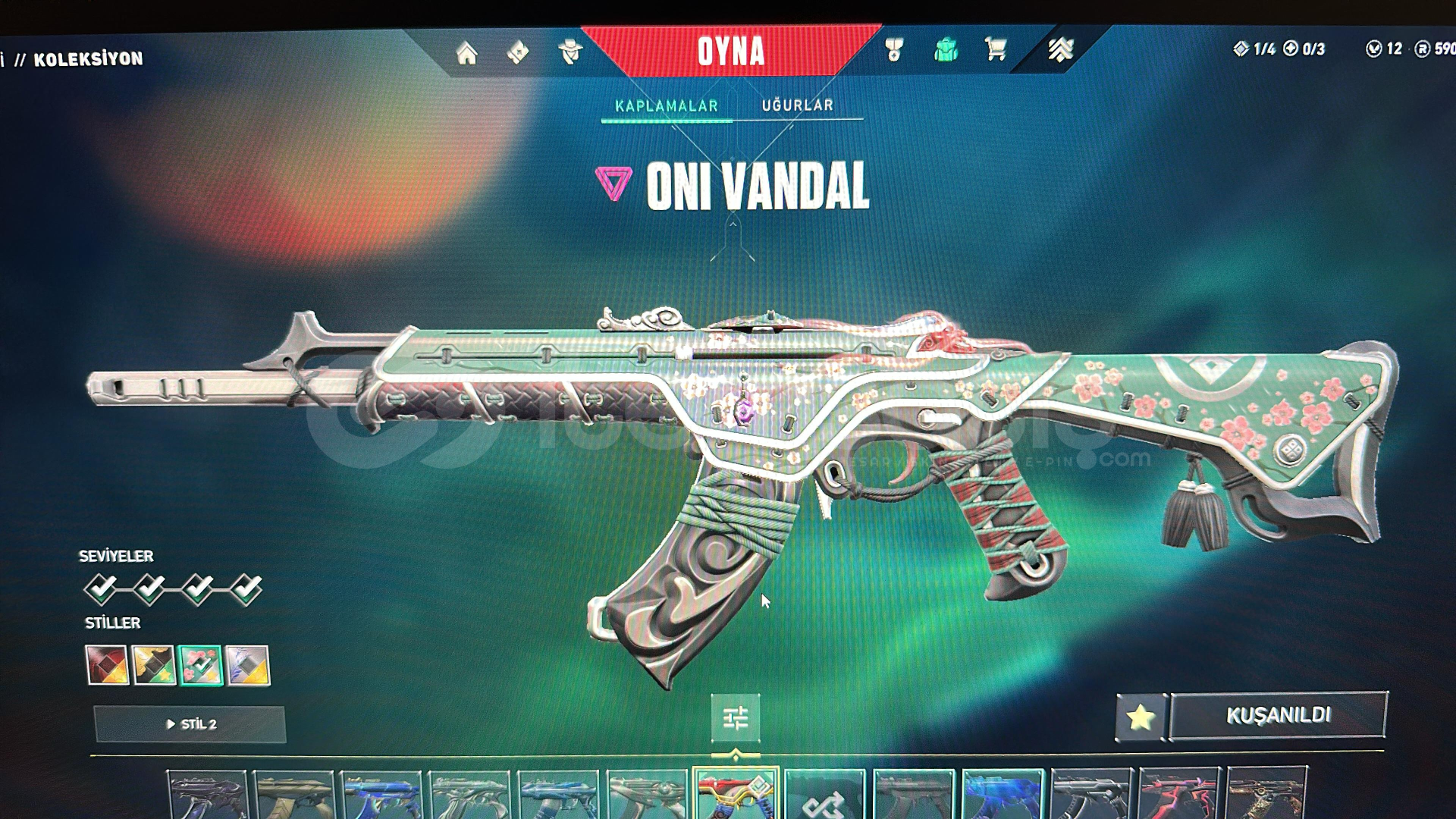The image size is (1456, 819).
Task: Open the filter sliders button
Action: click(735, 717)
